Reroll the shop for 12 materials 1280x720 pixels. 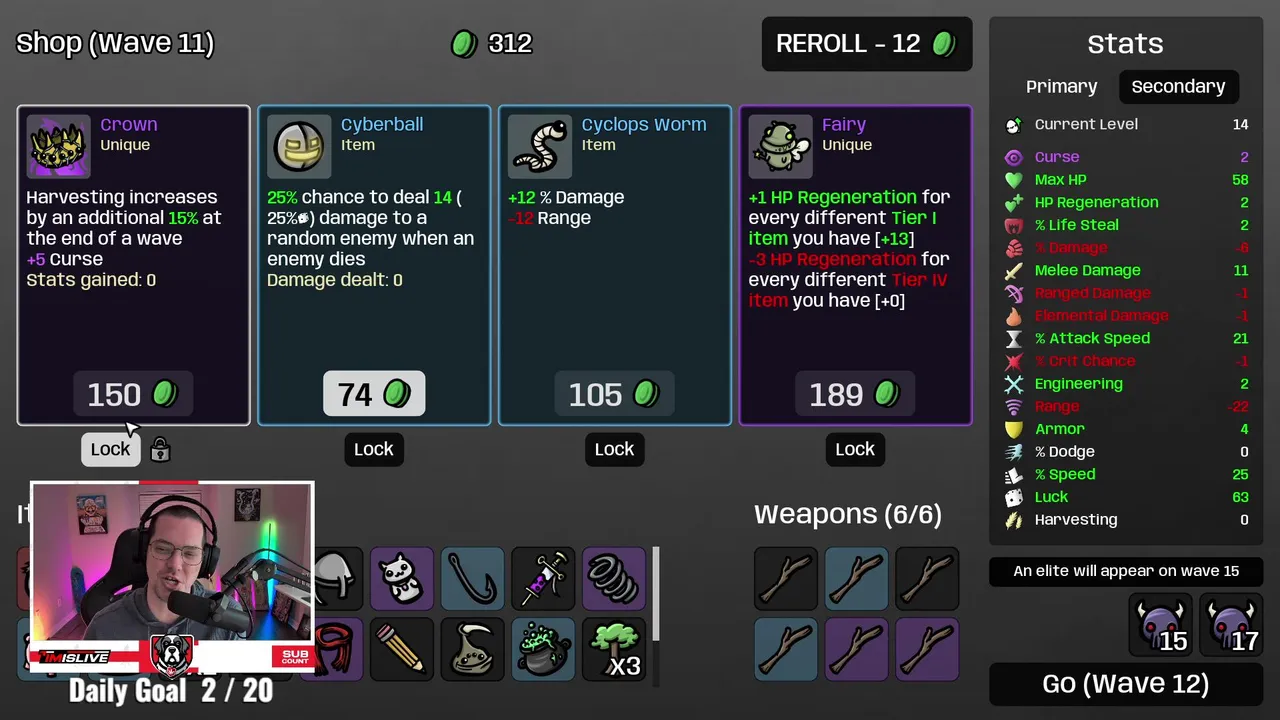(x=866, y=44)
